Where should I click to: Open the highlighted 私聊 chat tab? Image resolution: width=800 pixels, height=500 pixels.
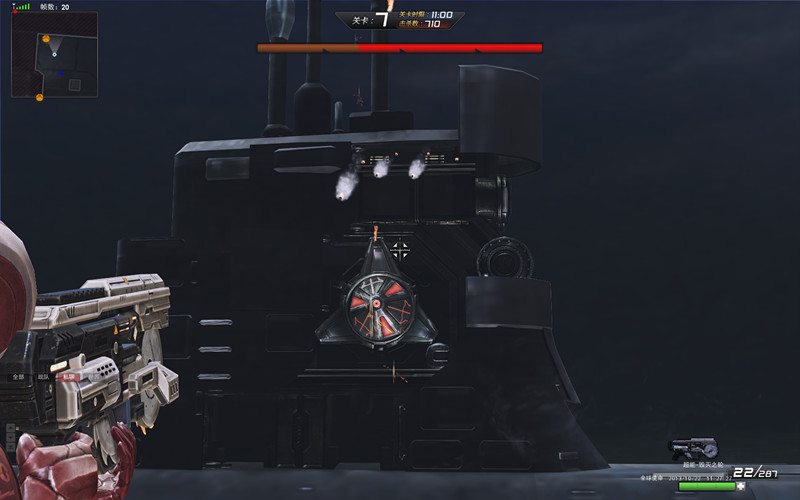(69, 377)
